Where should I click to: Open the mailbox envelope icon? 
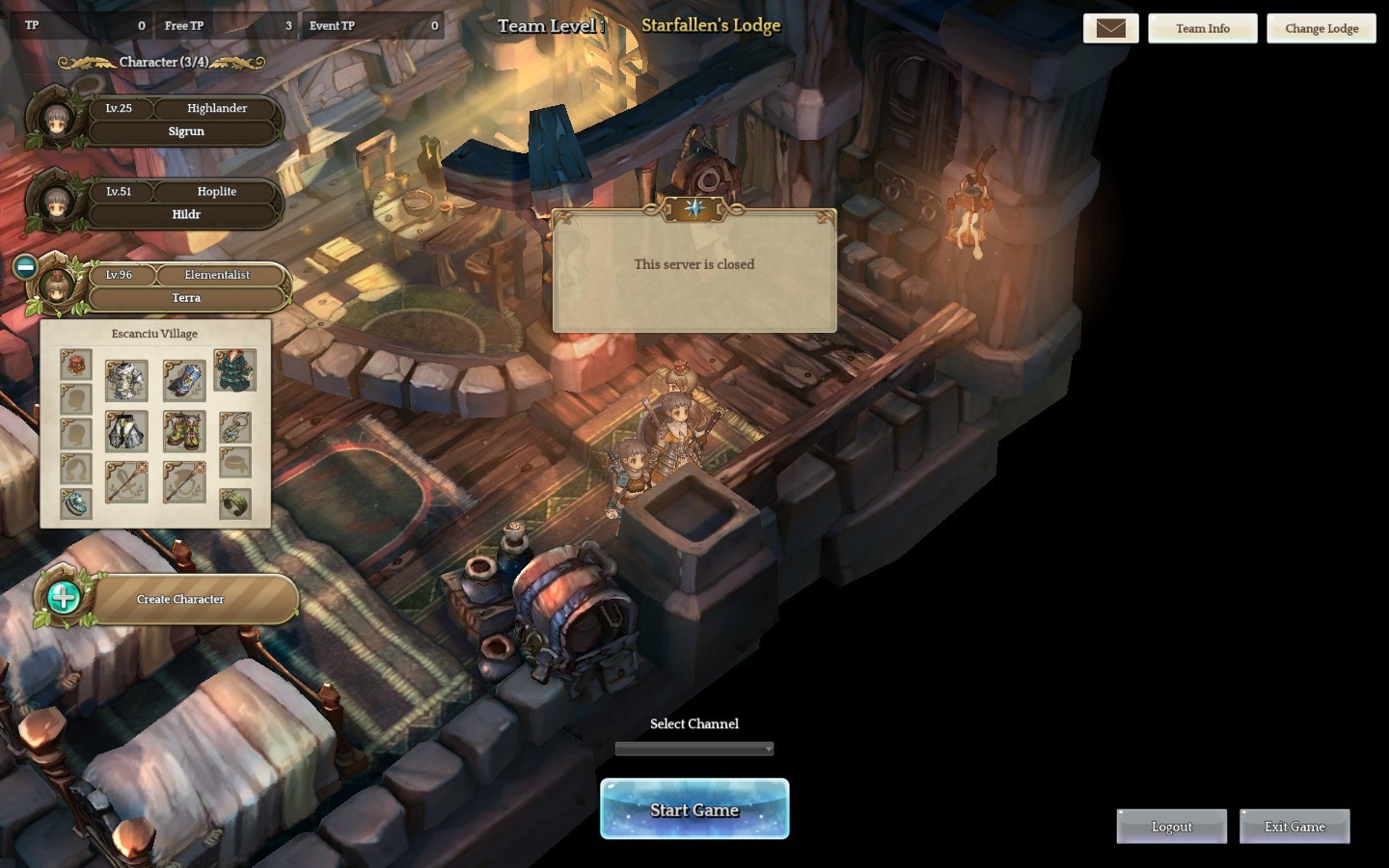(1110, 29)
